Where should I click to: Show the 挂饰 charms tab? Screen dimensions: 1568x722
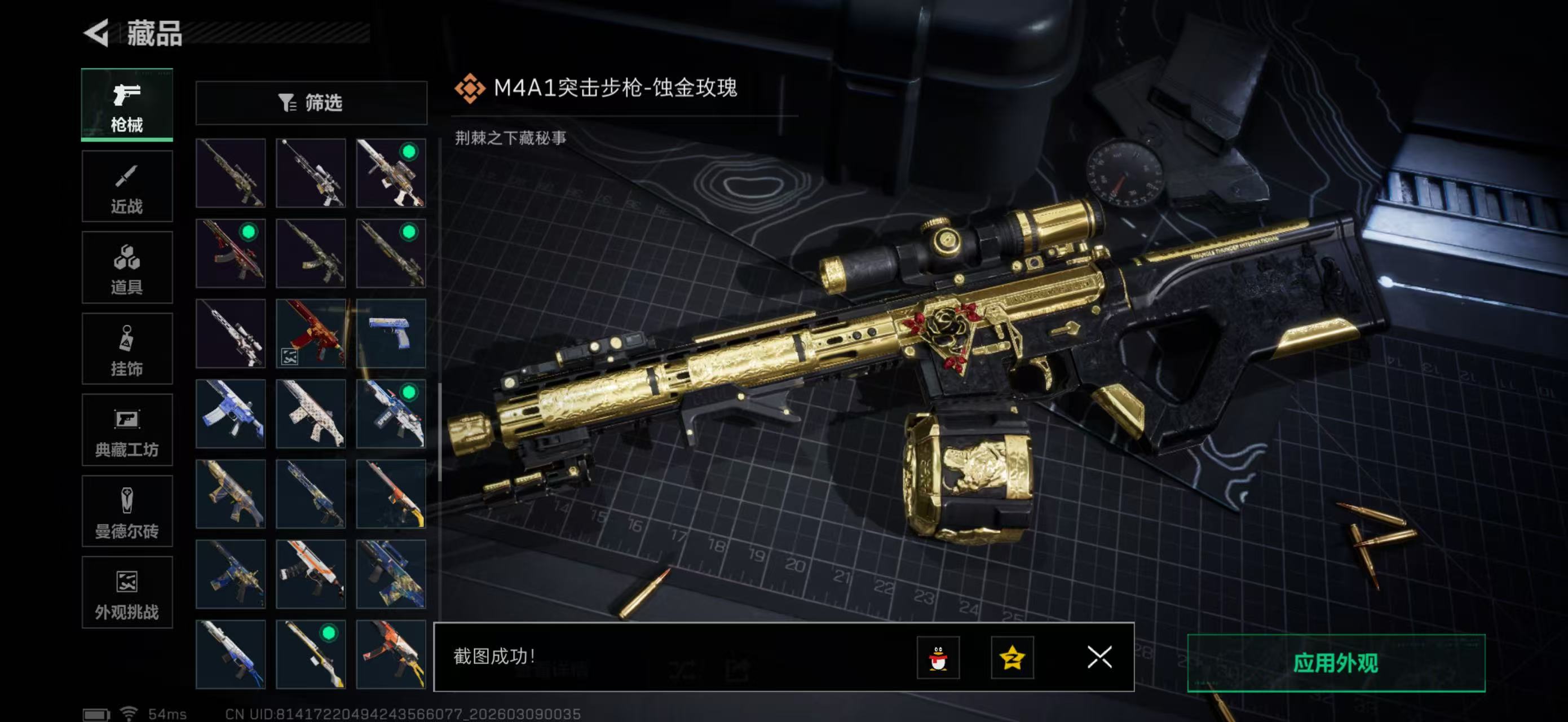127,349
